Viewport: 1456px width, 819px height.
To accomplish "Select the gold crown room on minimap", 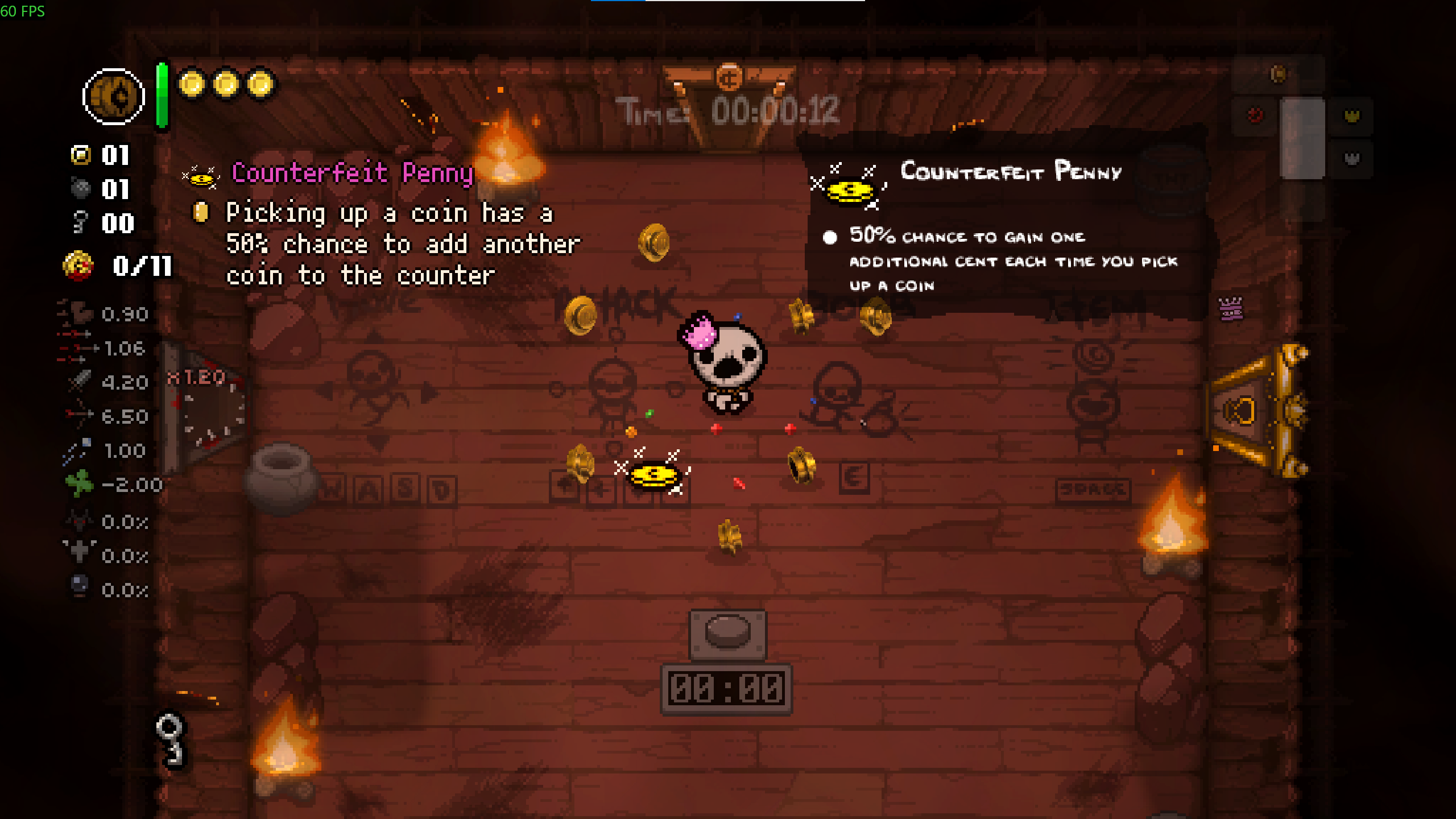I will [1351, 117].
